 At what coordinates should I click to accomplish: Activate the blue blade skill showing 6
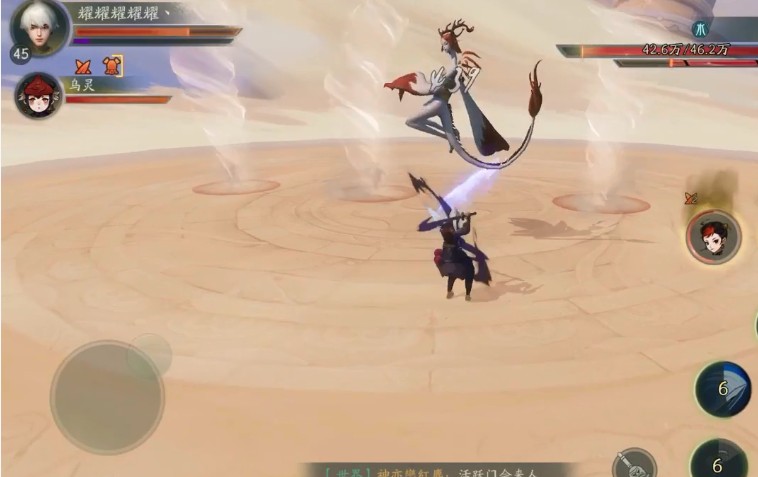click(723, 389)
